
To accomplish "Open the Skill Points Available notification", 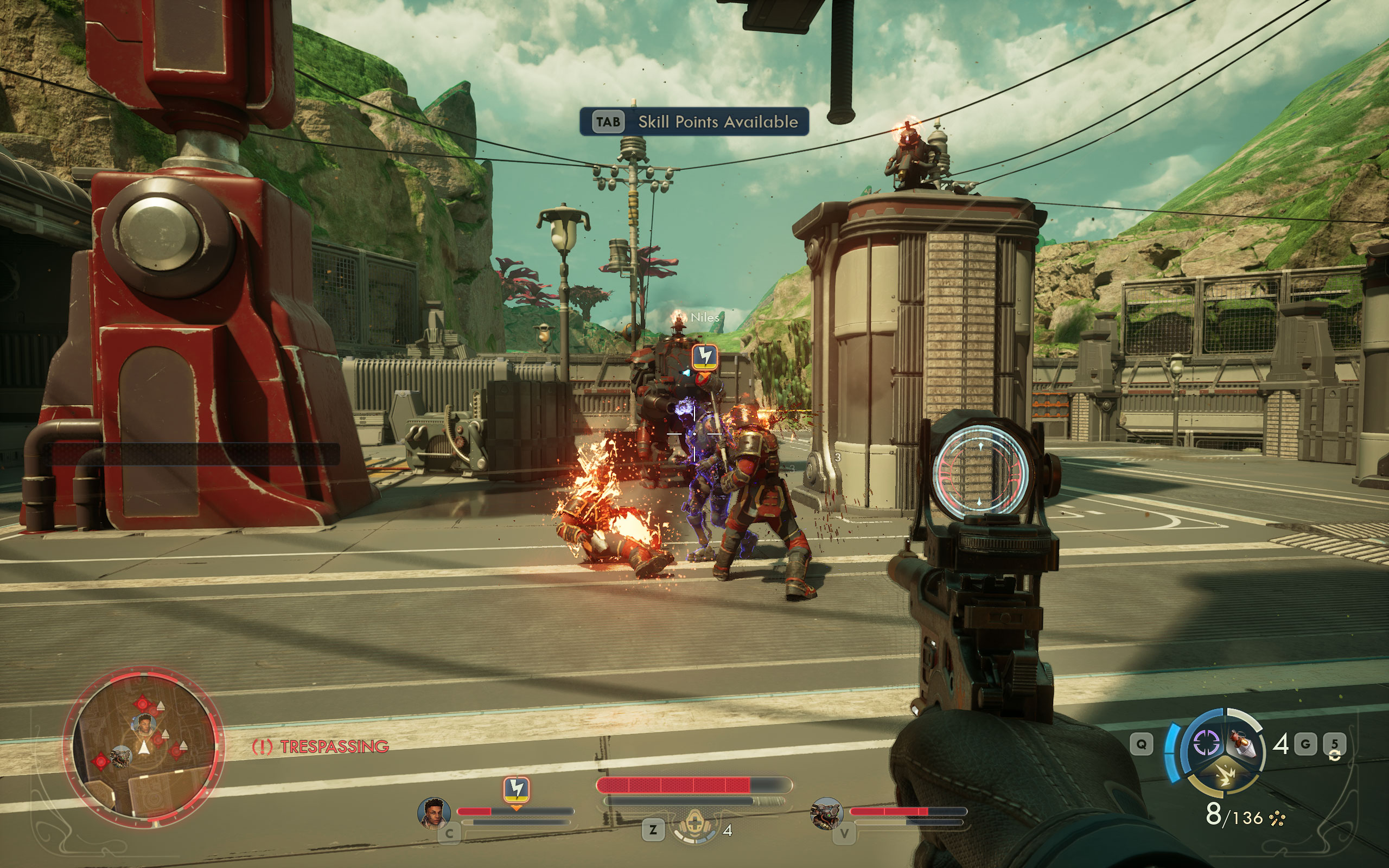I will pos(694,122).
